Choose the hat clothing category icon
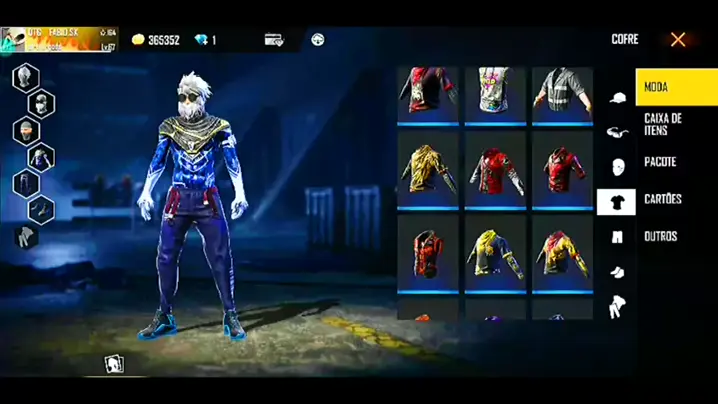 [x=616, y=98]
